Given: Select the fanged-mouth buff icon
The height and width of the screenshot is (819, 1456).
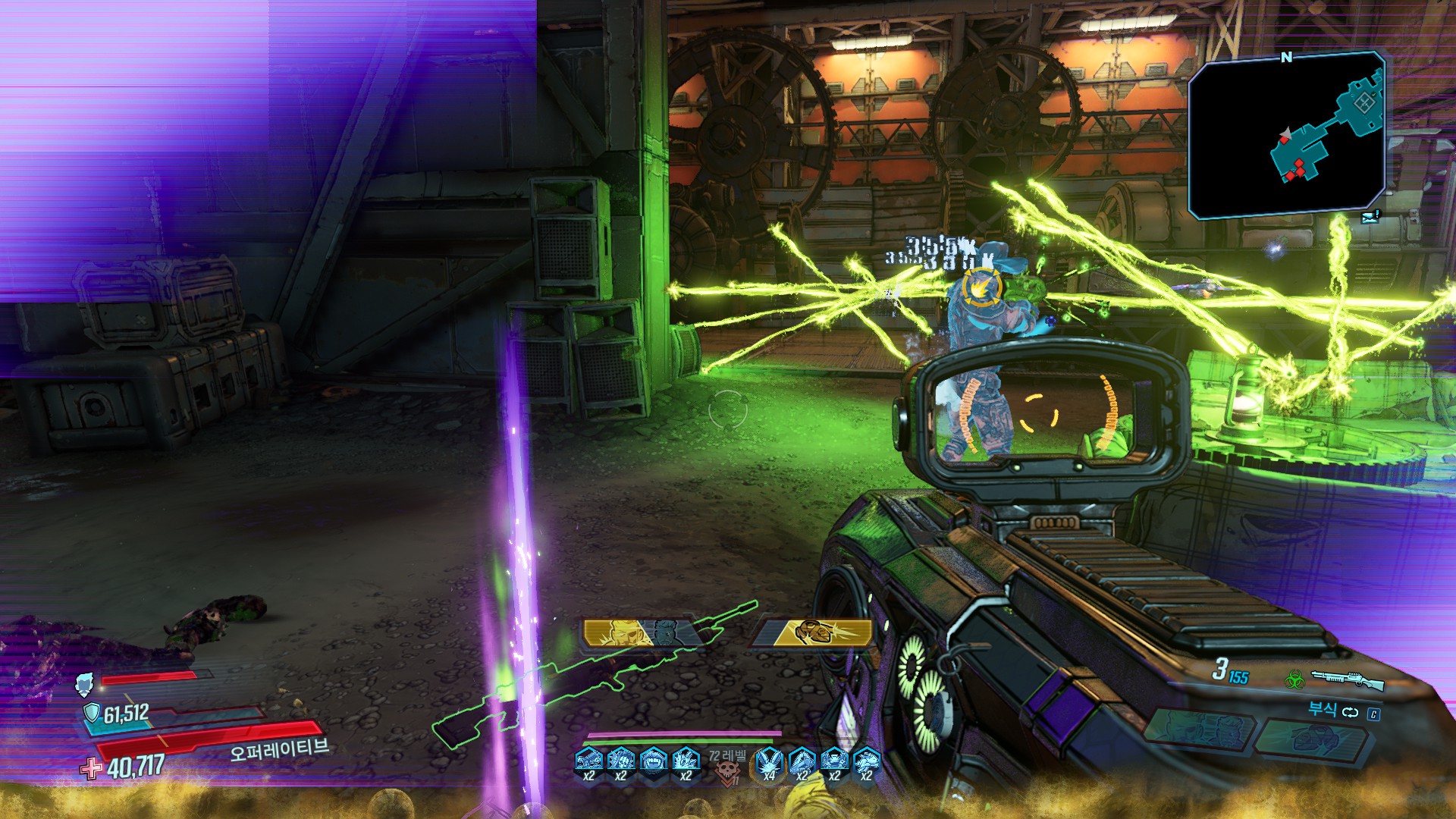Looking at the screenshot, I should 653,759.
